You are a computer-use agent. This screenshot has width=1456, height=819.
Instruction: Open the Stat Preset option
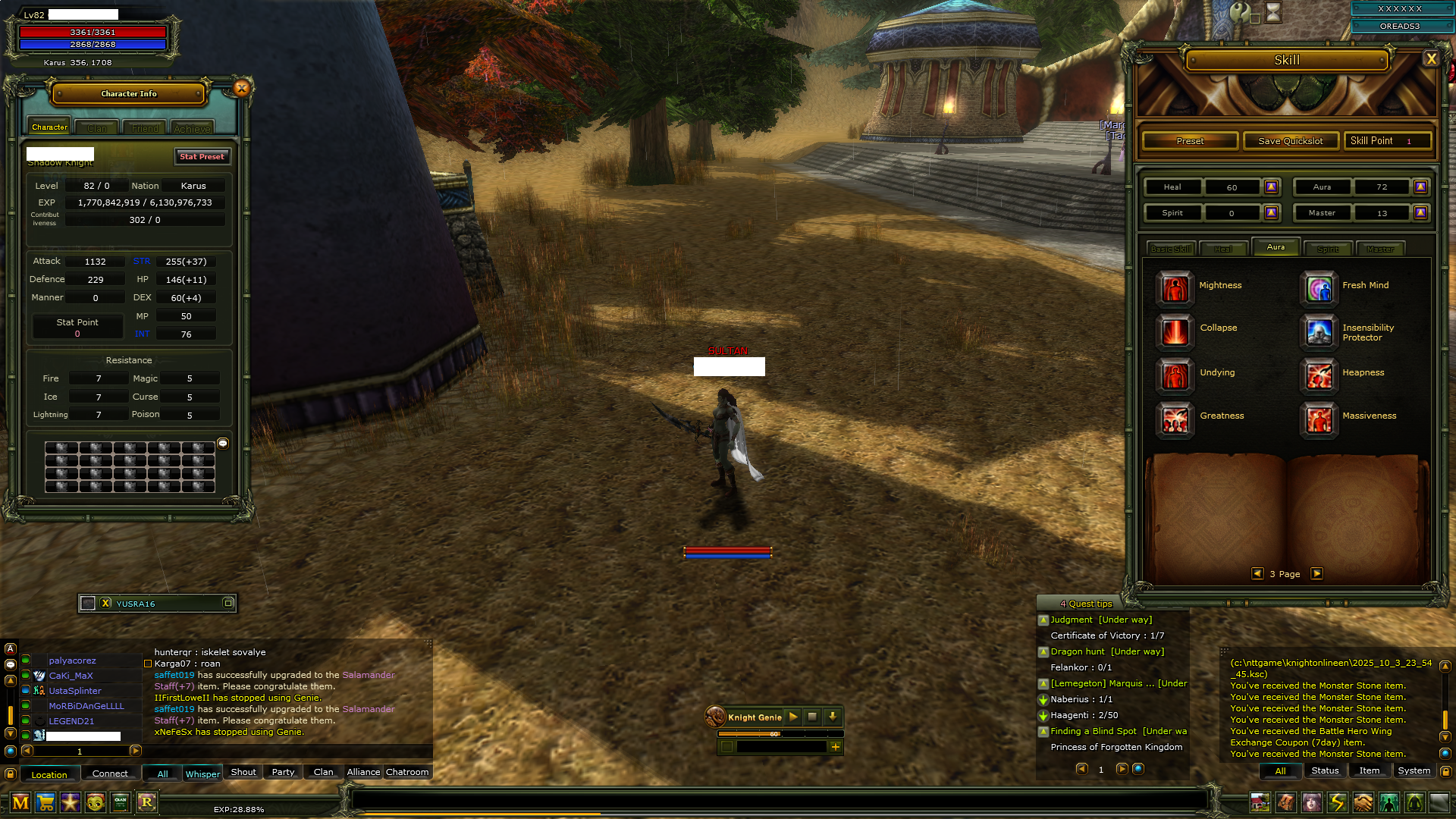click(202, 156)
